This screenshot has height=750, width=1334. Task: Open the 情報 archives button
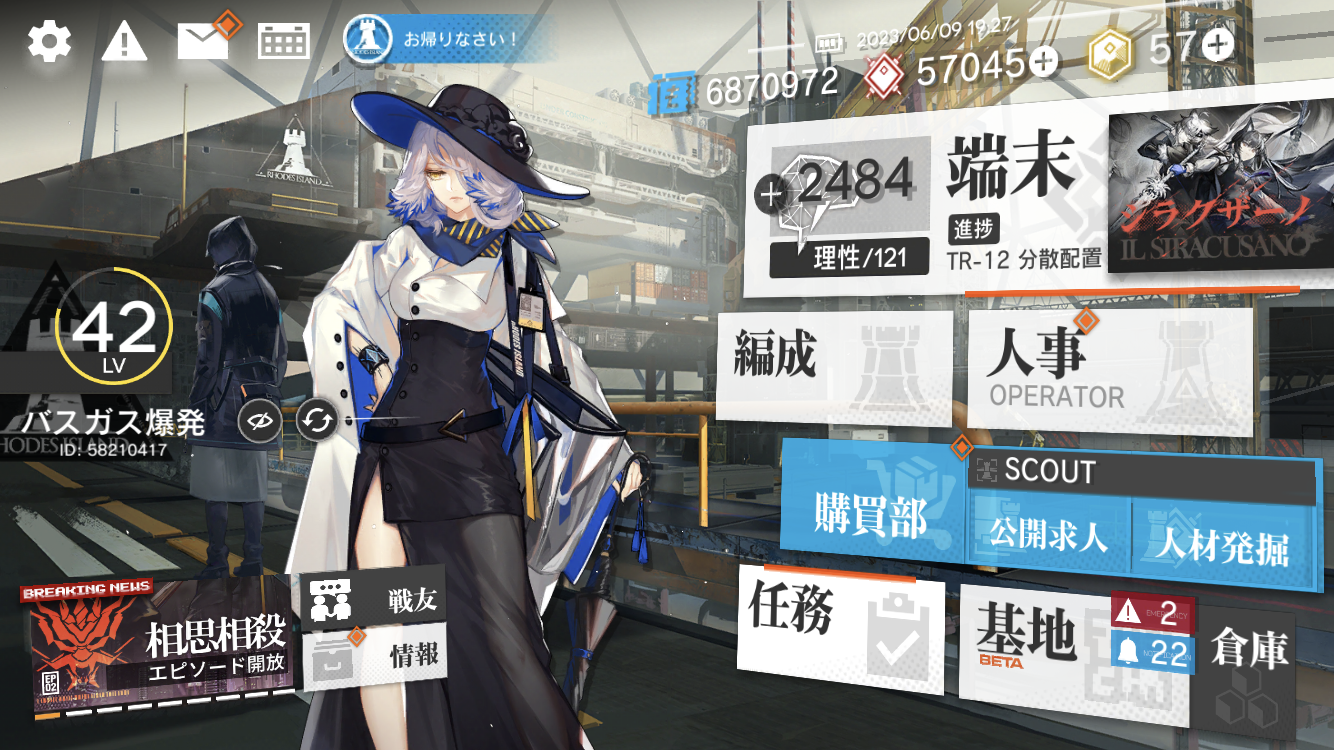[x=372, y=655]
